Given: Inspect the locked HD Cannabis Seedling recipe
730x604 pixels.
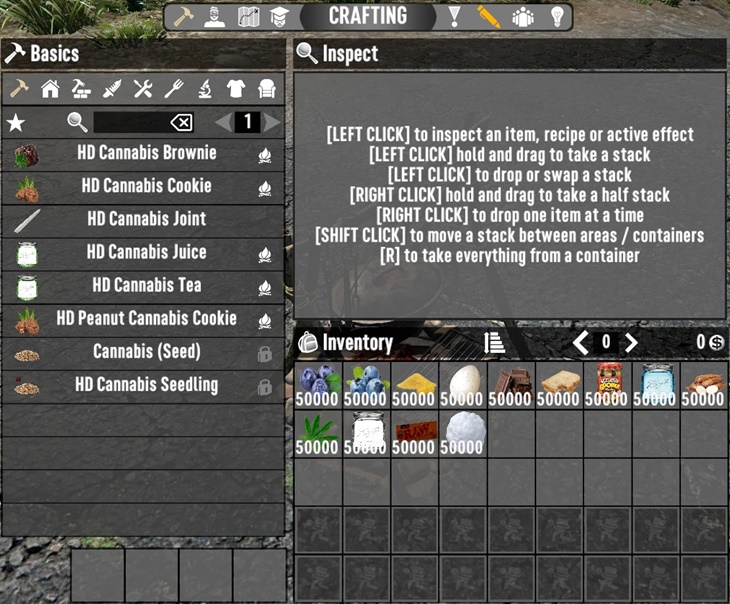Looking at the screenshot, I should tap(146, 385).
